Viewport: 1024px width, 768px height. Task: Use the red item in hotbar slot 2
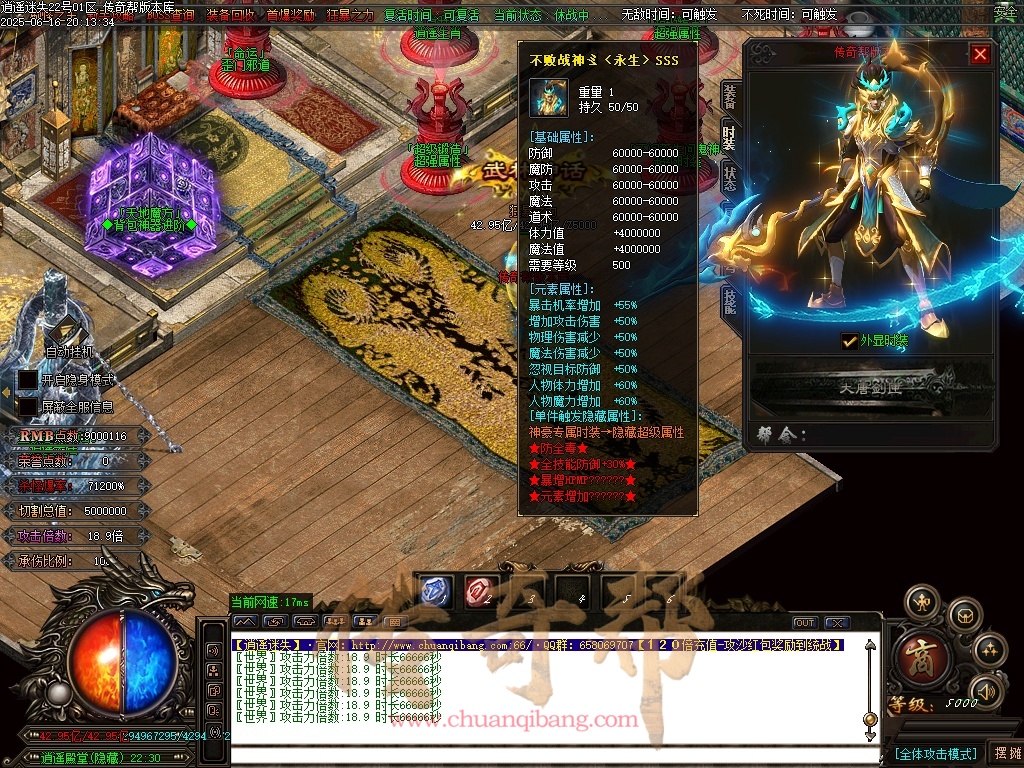click(x=480, y=591)
